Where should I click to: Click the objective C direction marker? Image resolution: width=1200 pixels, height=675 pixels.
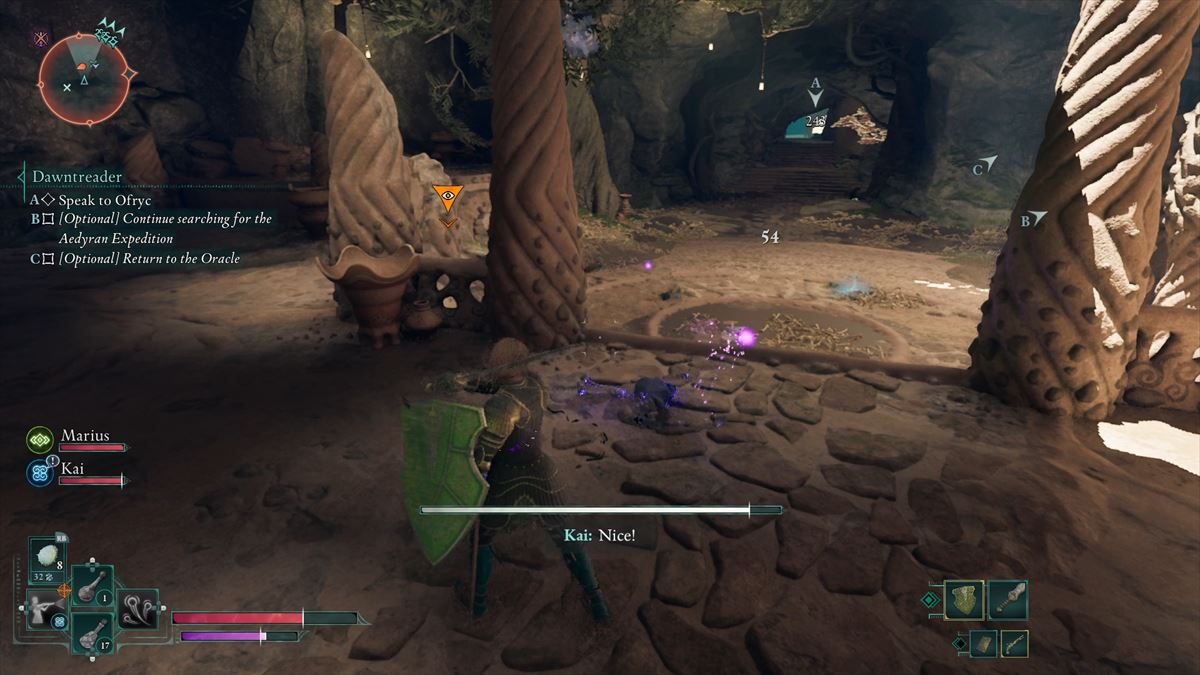point(988,164)
